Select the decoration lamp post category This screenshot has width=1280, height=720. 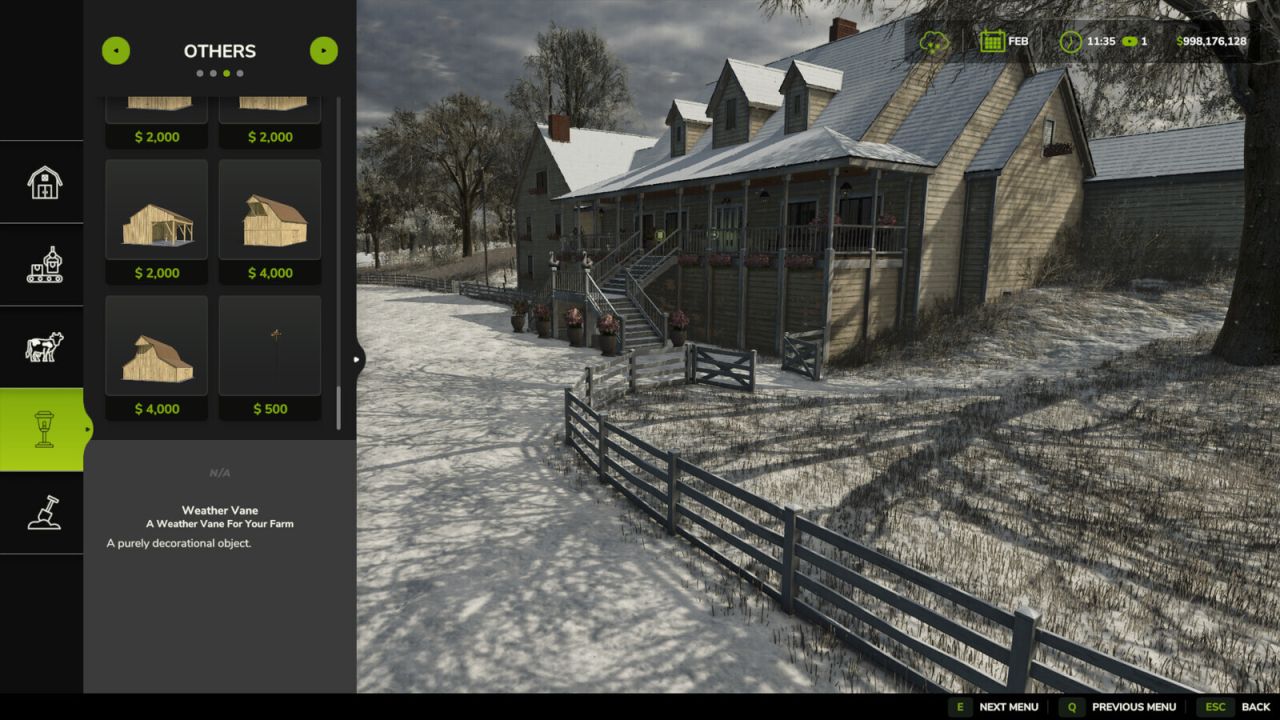(43, 429)
